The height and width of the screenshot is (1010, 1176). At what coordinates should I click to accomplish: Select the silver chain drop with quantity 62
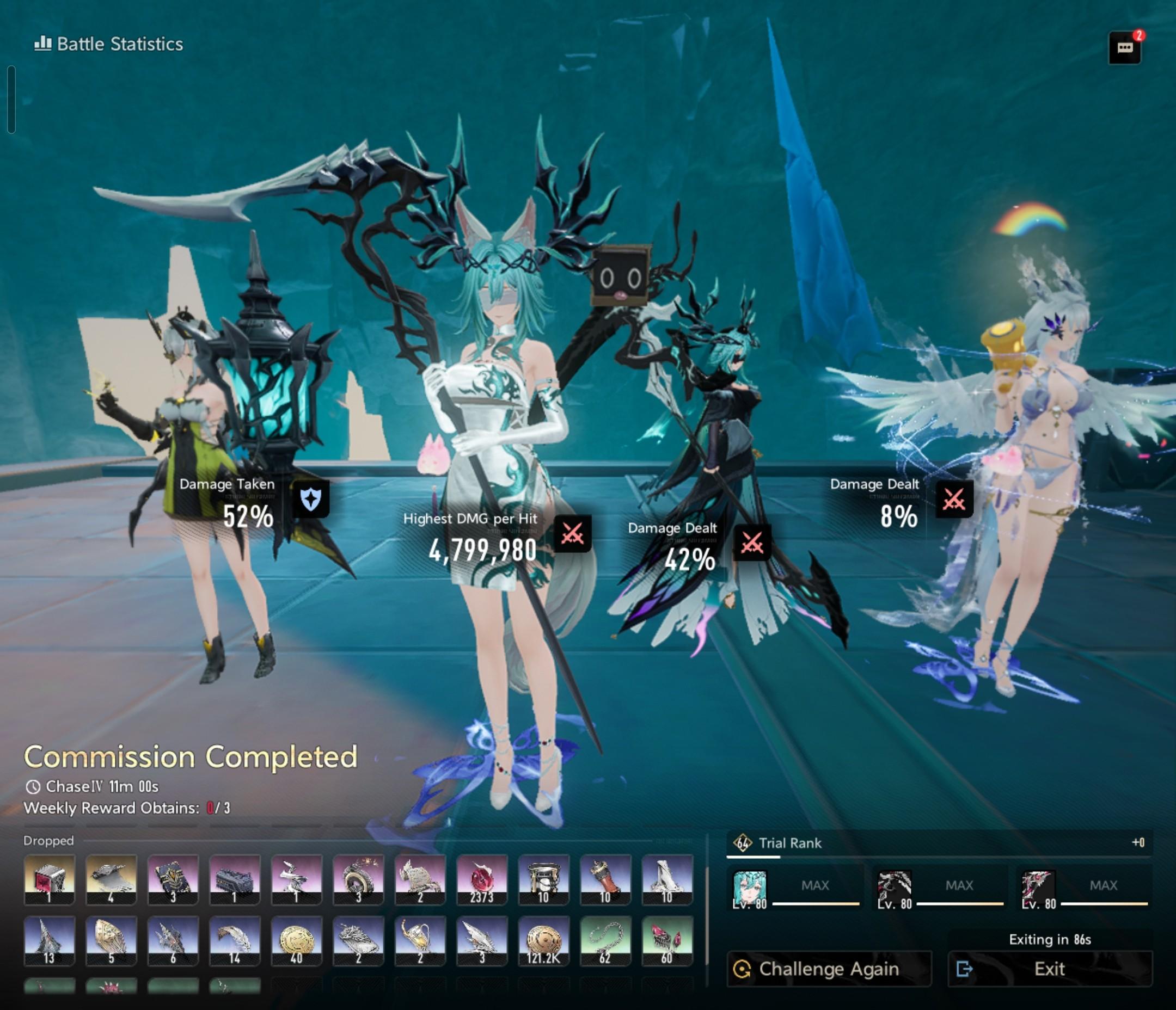coord(605,940)
